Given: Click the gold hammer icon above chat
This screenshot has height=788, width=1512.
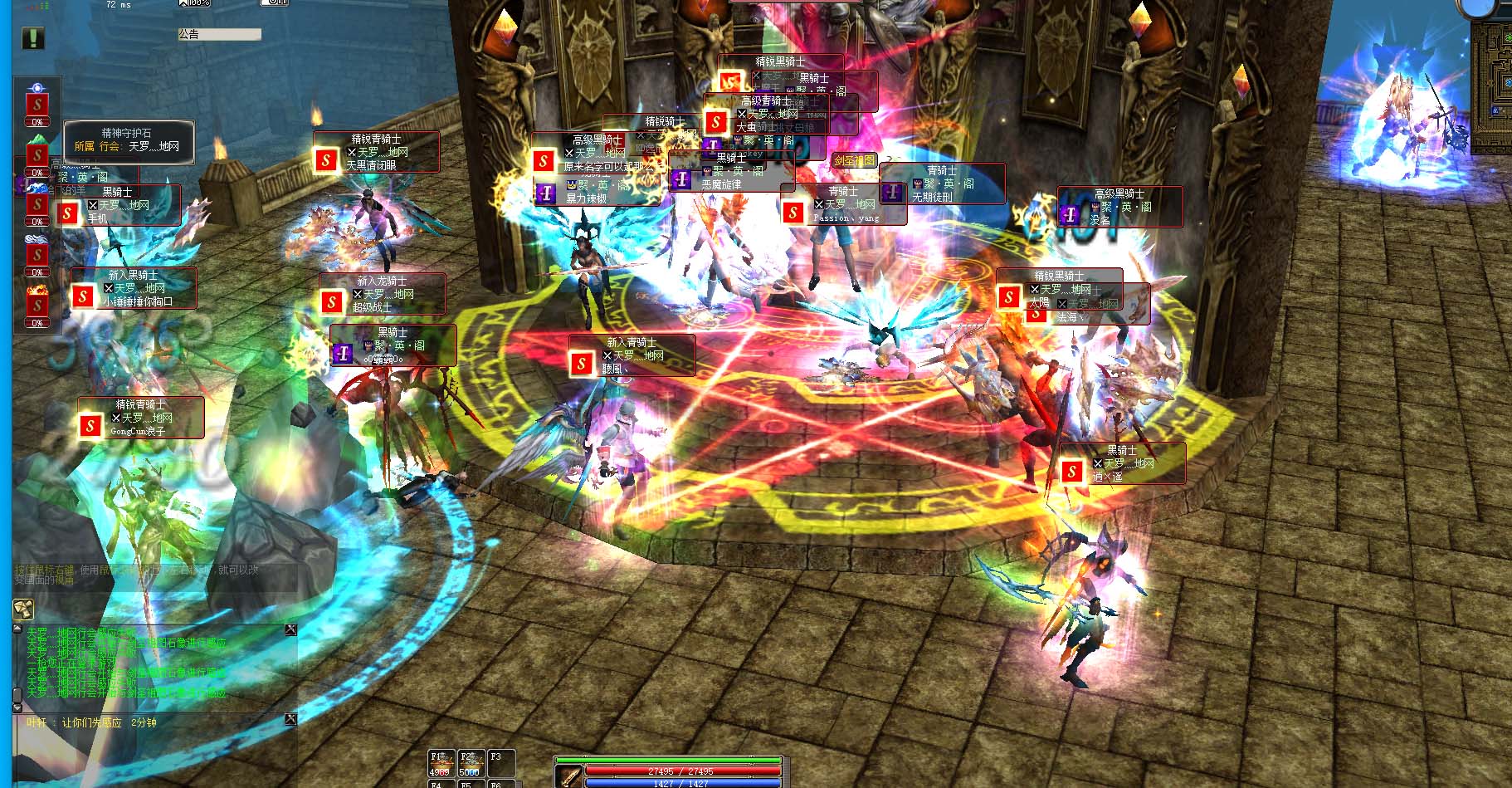Looking at the screenshot, I should (x=23, y=609).
